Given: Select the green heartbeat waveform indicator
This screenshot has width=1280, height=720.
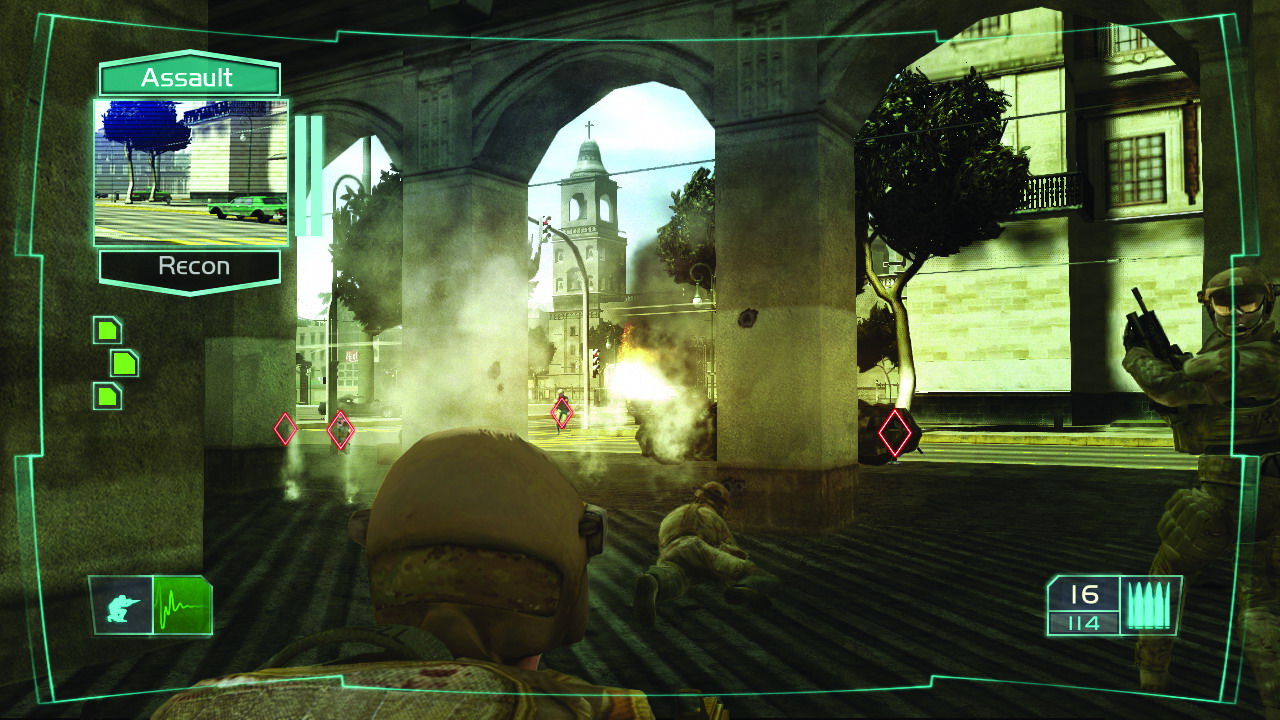Looking at the screenshot, I should [x=181, y=606].
